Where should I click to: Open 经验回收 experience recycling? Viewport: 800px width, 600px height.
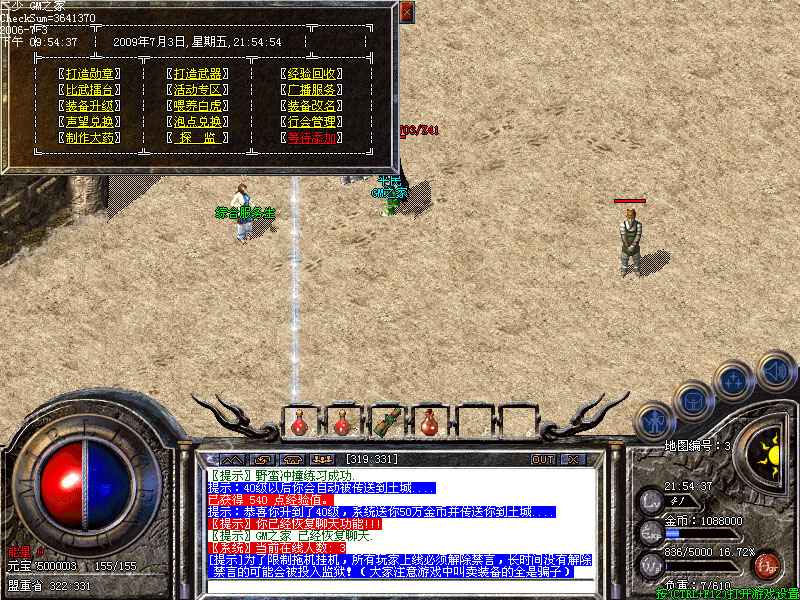coord(311,74)
